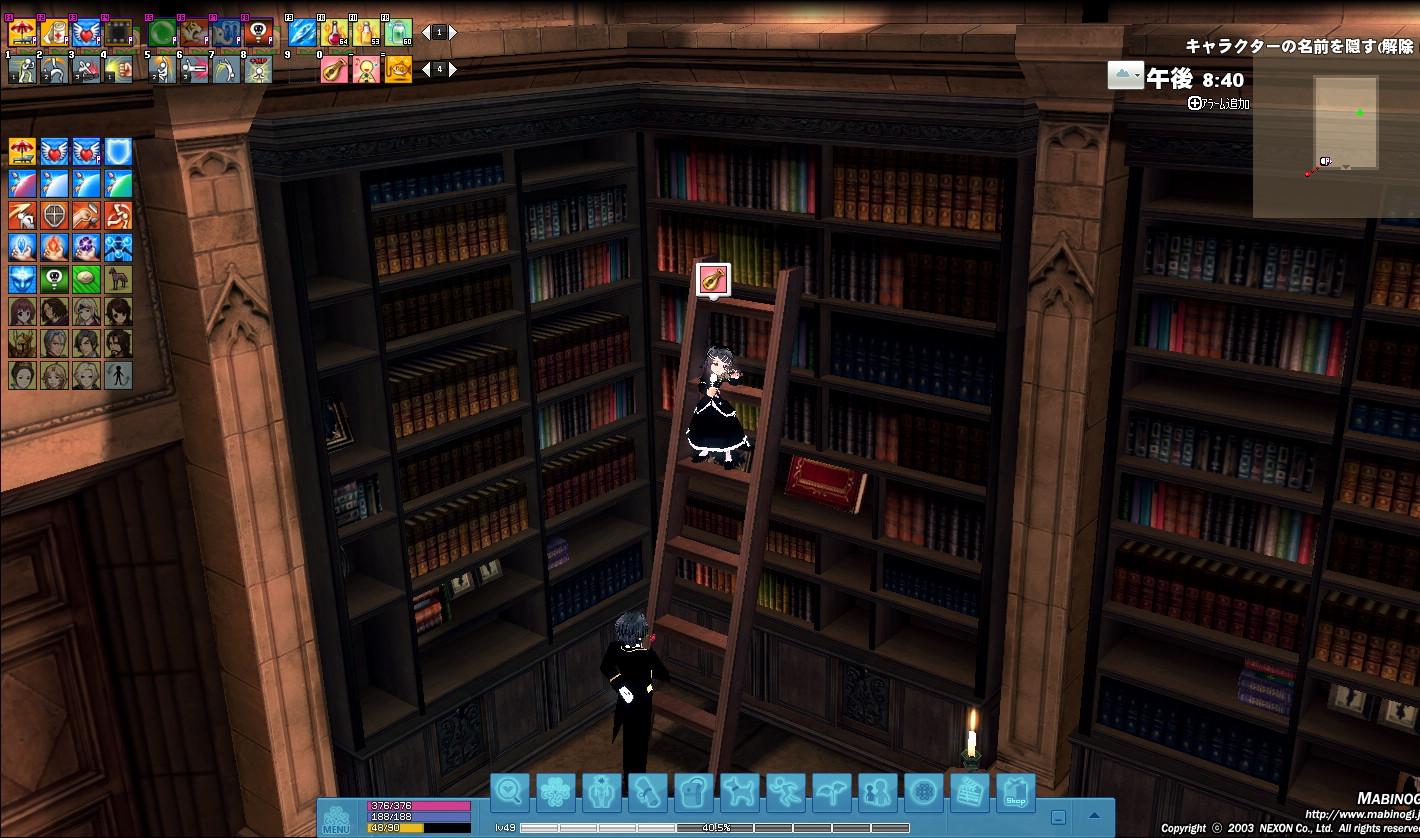Open the Shop from the bottom bar
The image size is (1420, 838).
click(1015, 793)
